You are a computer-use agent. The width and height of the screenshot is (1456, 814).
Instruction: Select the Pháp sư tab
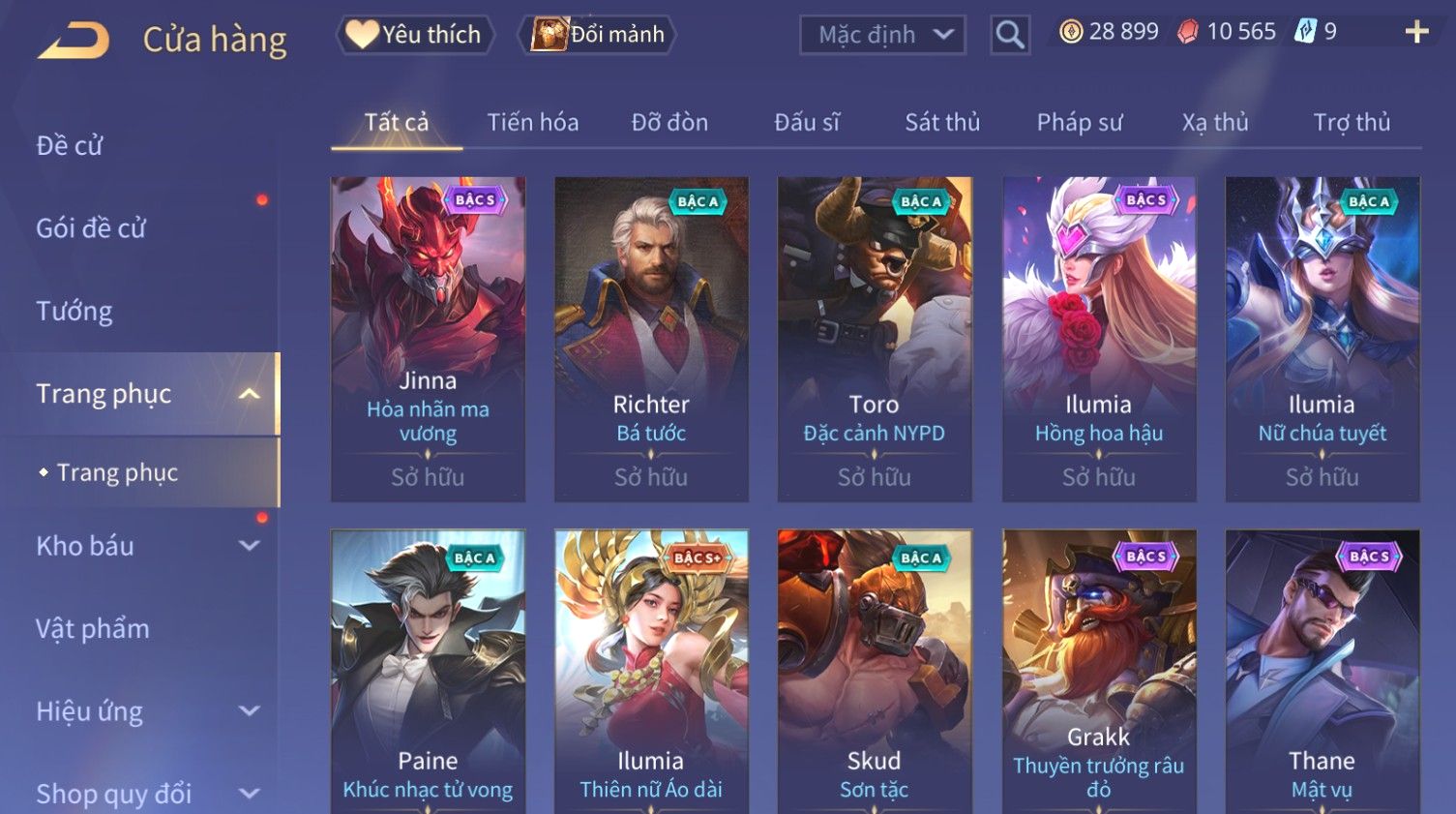point(1080,123)
